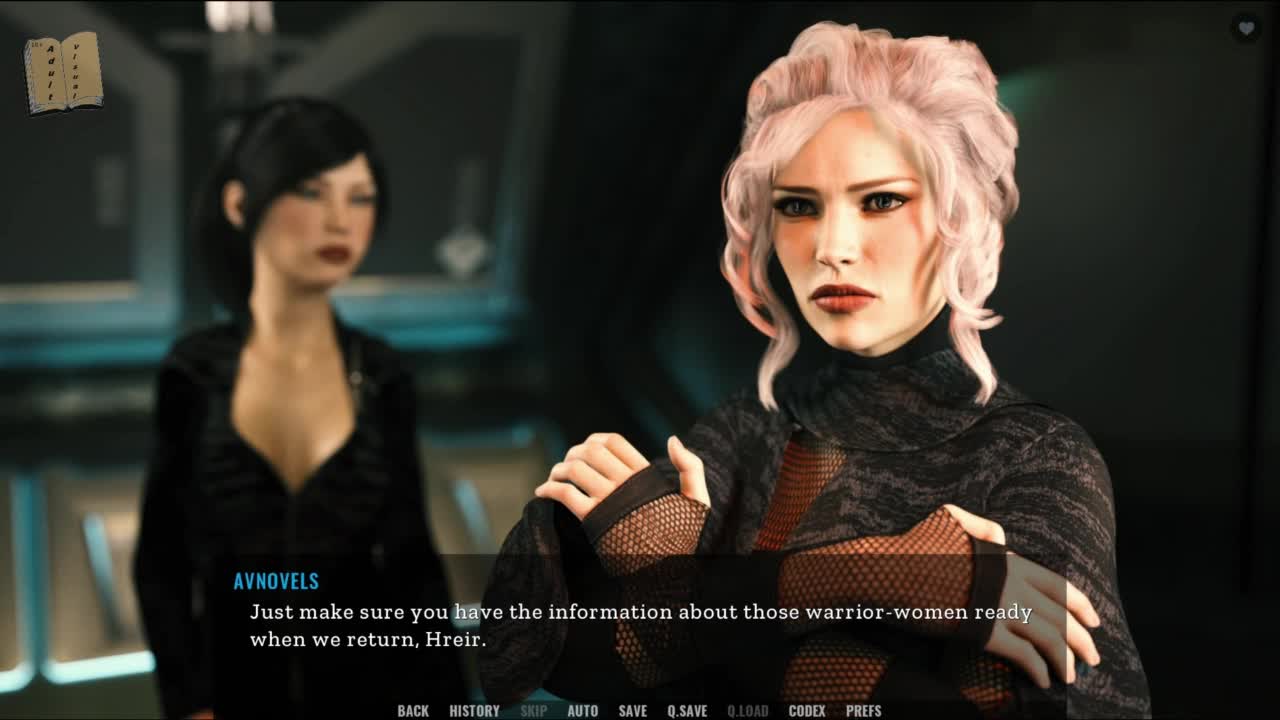This screenshot has height=720, width=1280.
Task: Click the heart icon in the corner
Action: coord(1246,29)
